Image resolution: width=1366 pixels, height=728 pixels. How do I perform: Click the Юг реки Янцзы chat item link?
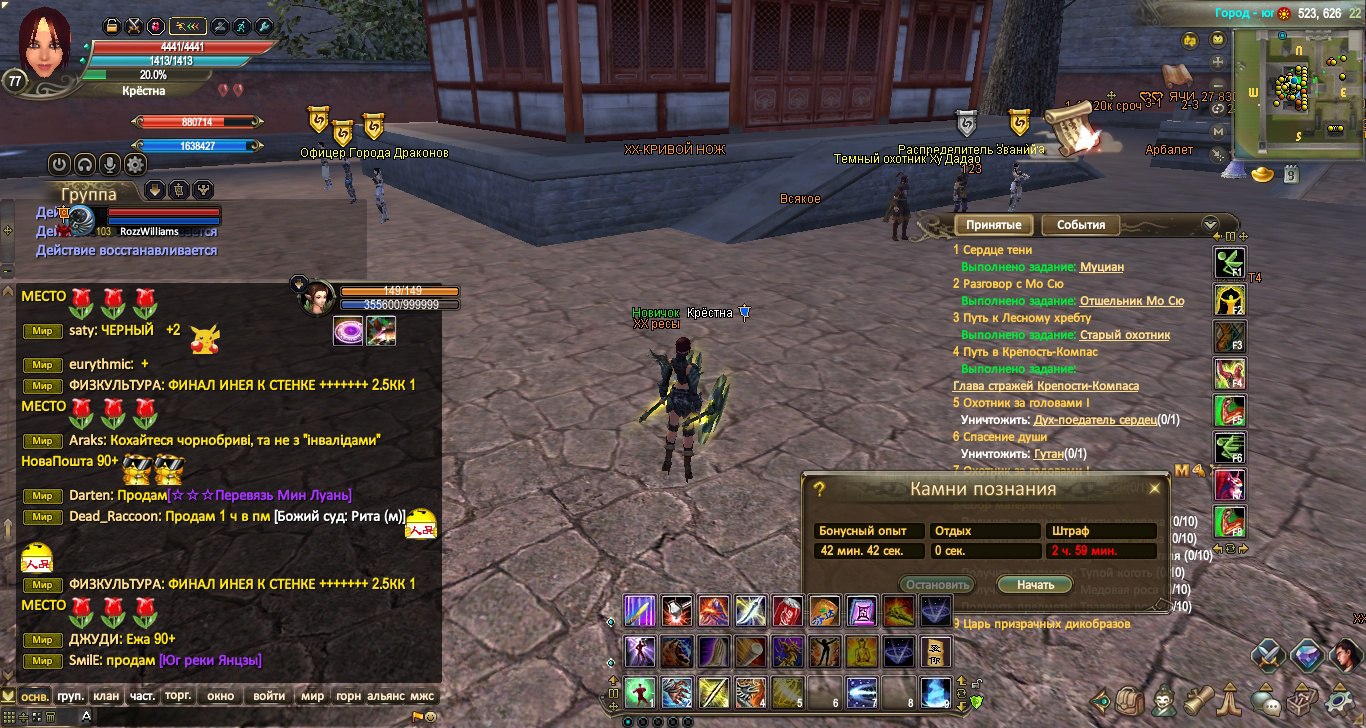click(x=210, y=660)
